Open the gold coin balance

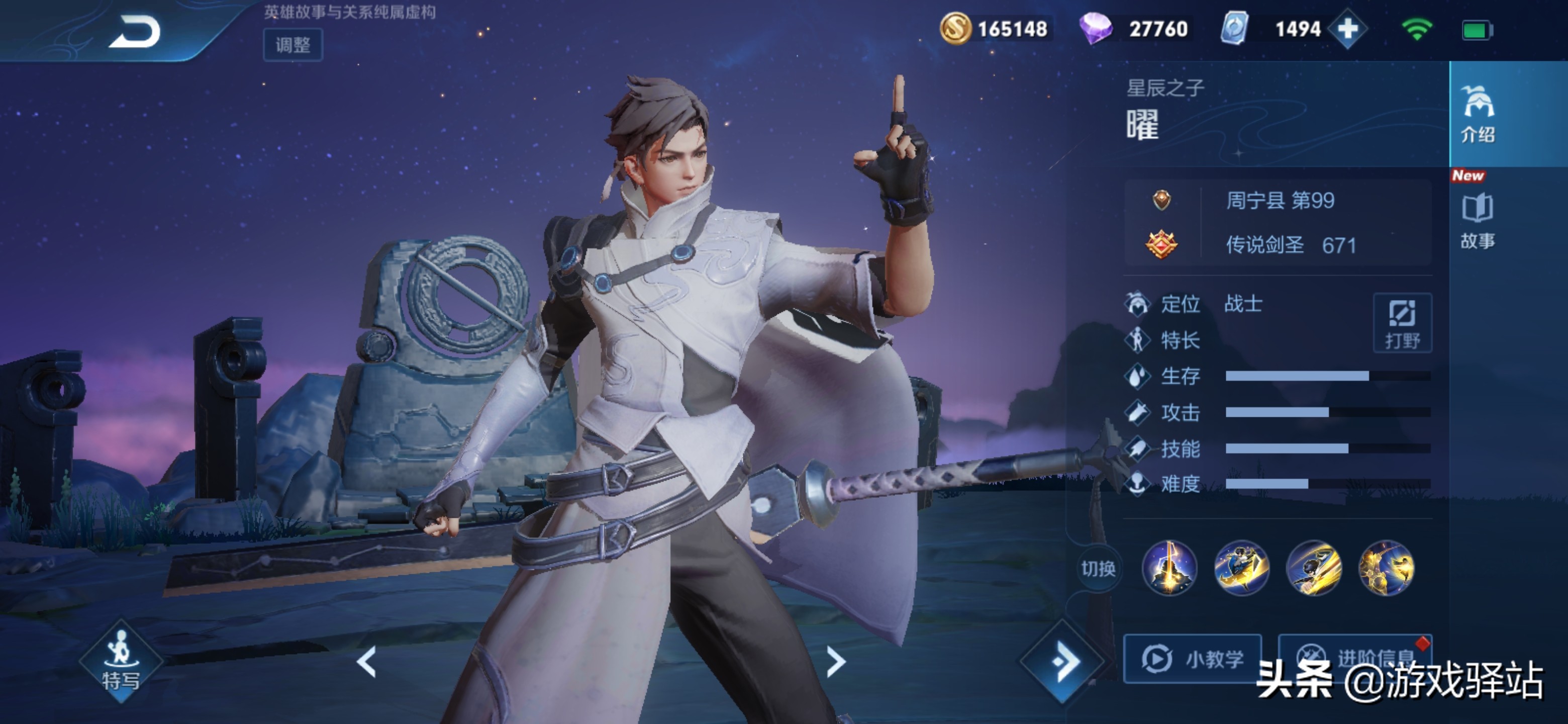[994, 29]
